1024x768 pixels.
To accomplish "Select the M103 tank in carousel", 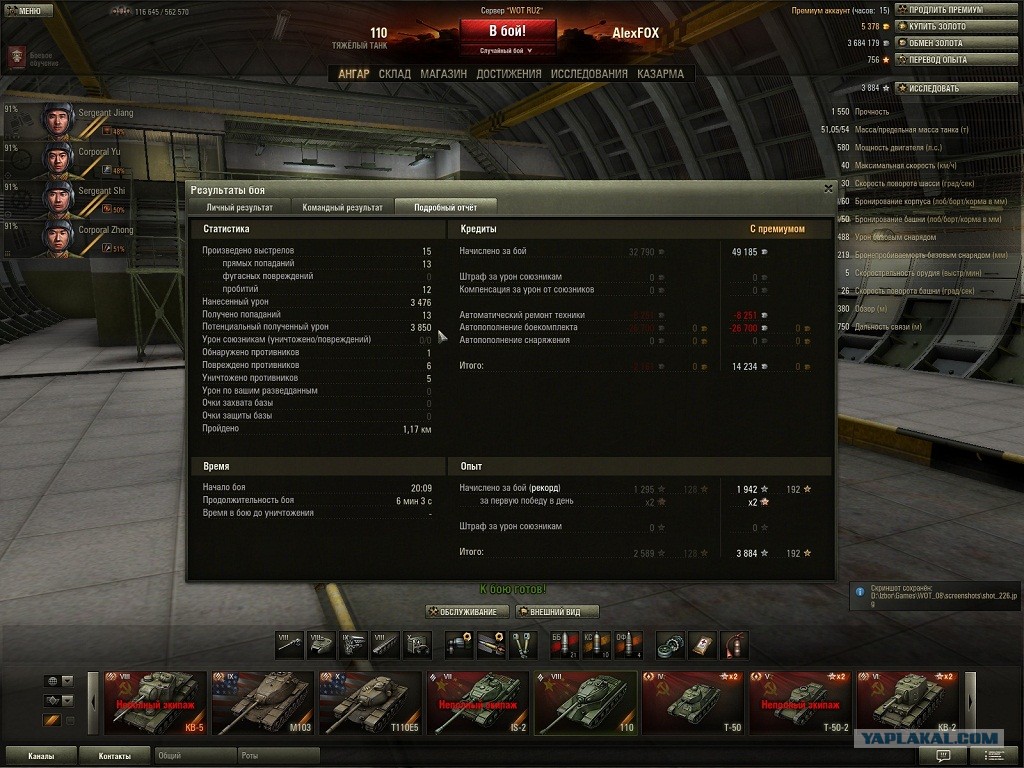I will pyautogui.click(x=262, y=702).
